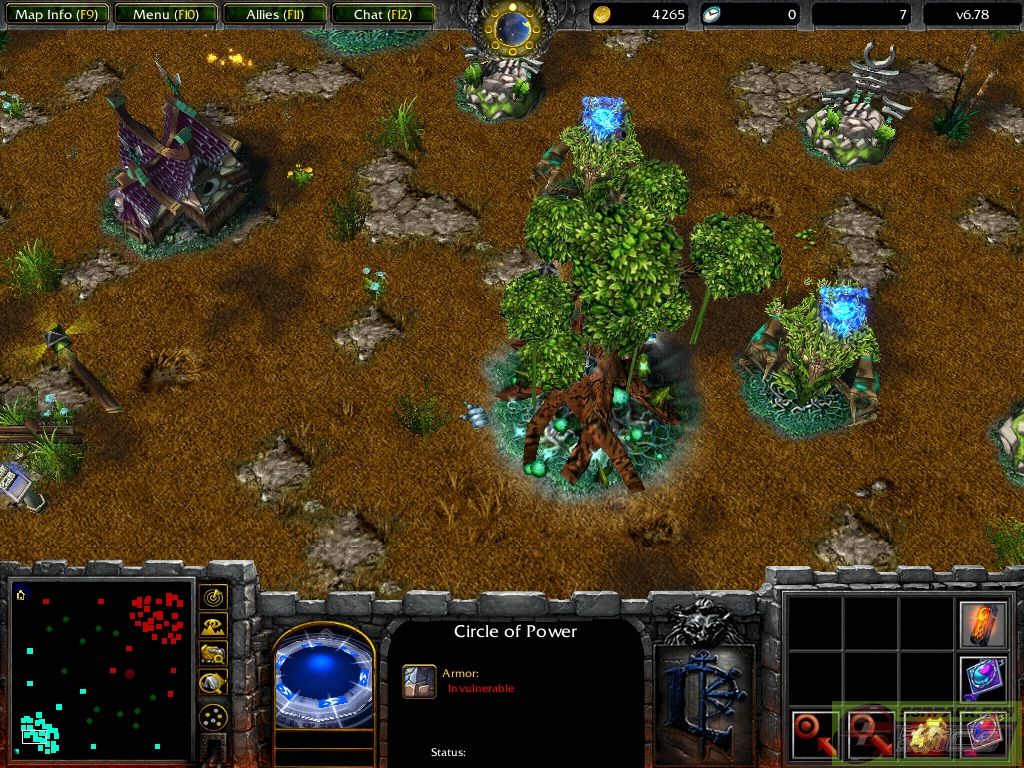Click the minimap signal ping button
The width and height of the screenshot is (1024, 768).
pos(213,598)
